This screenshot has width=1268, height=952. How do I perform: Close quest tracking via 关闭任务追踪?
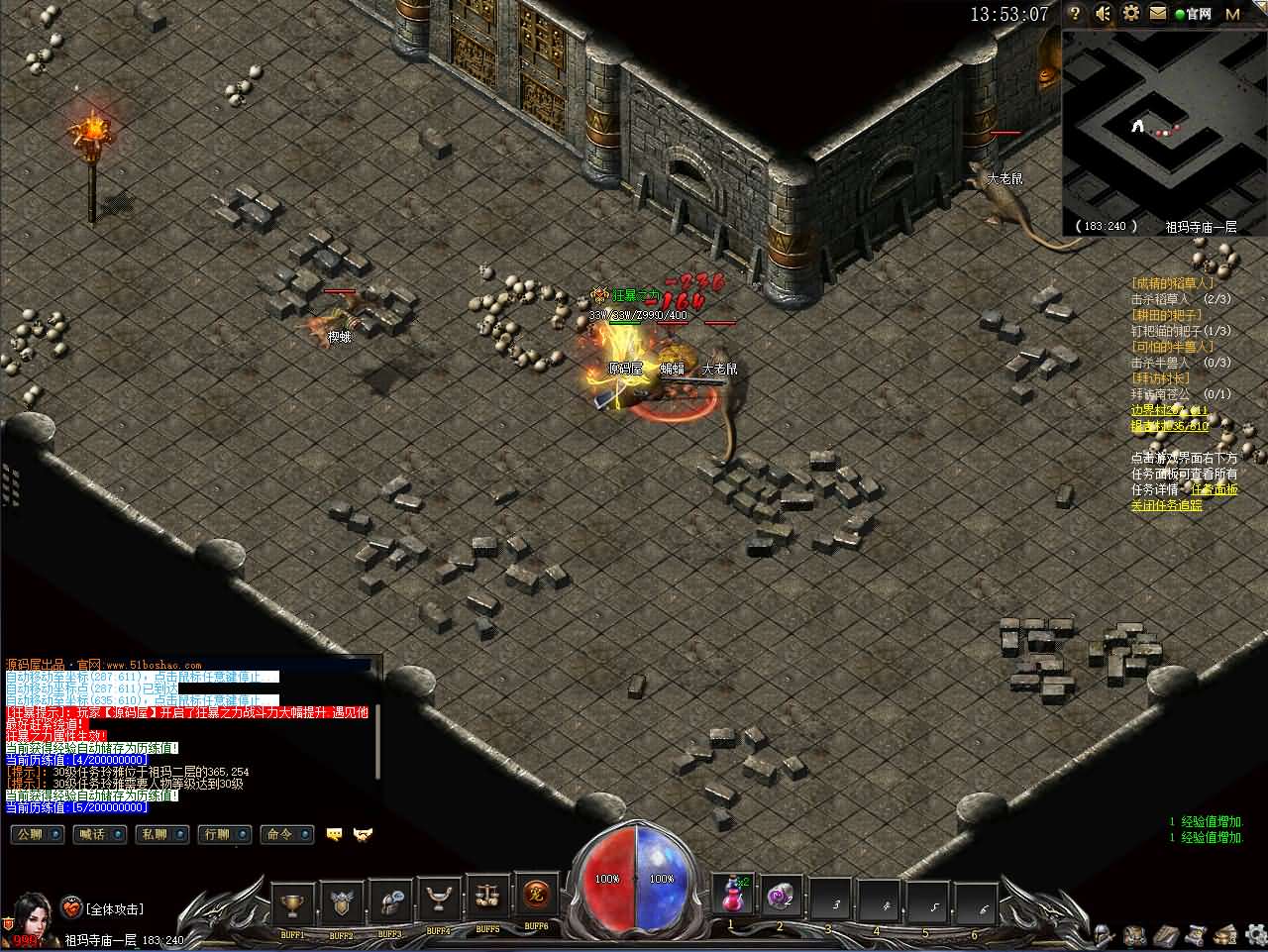pos(1167,505)
